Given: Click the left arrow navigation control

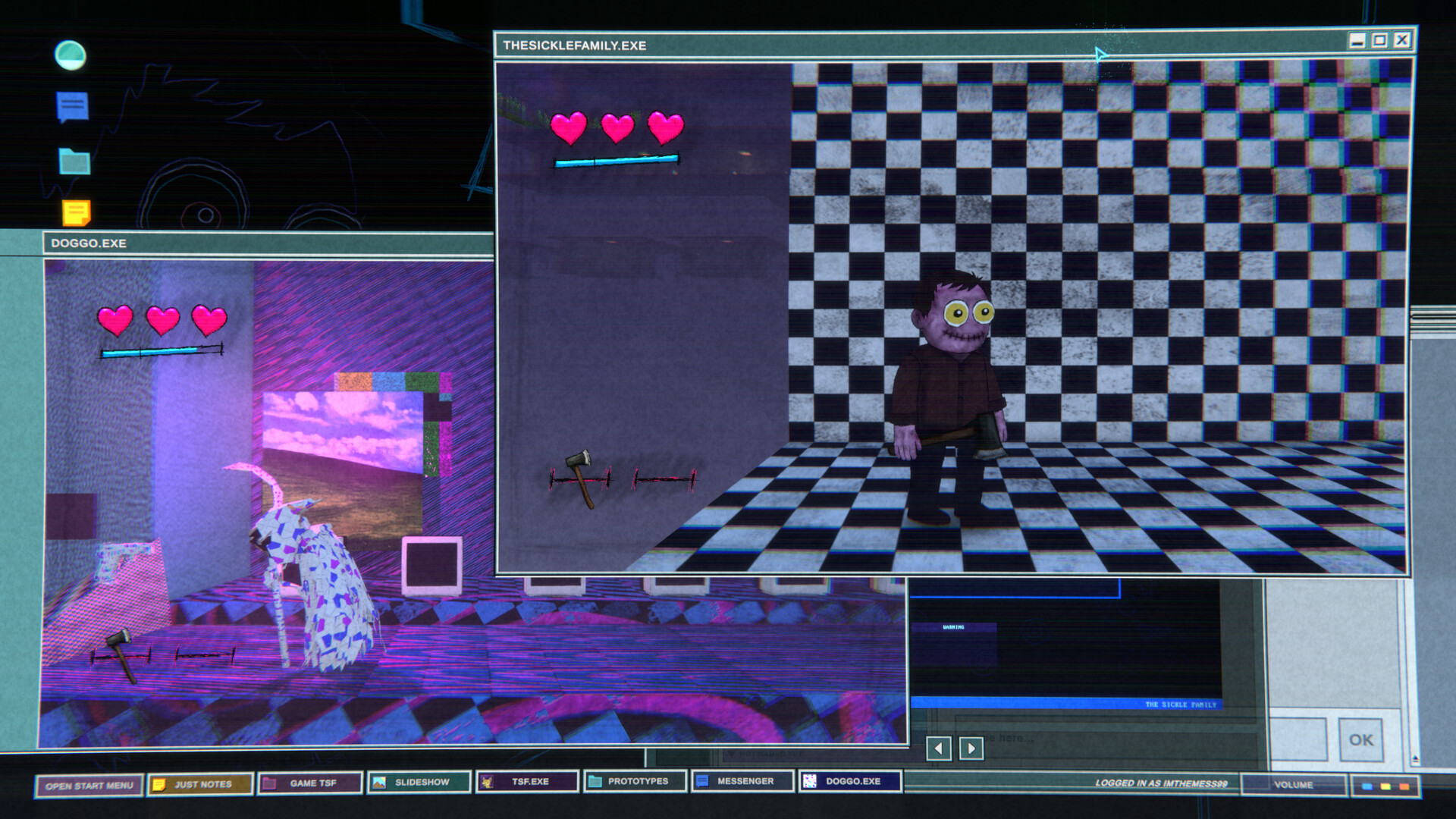Looking at the screenshot, I should click(940, 748).
